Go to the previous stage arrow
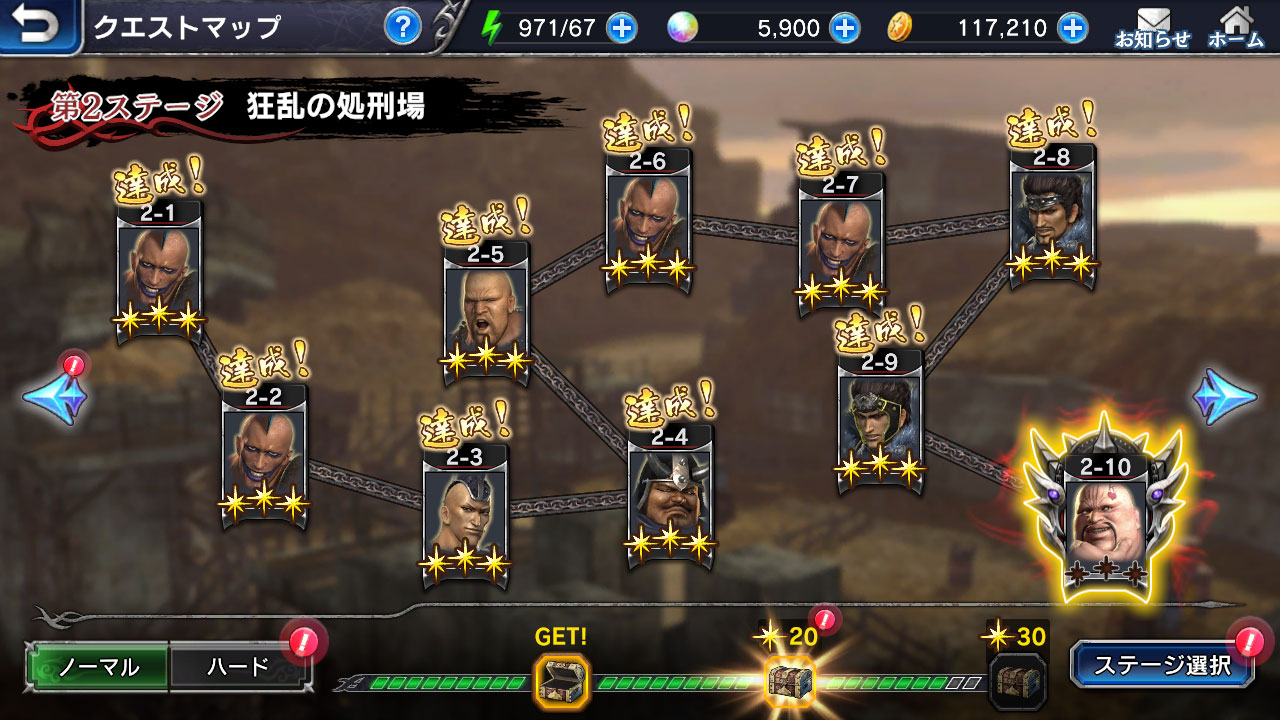The height and width of the screenshot is (720, 1280). 55,397
